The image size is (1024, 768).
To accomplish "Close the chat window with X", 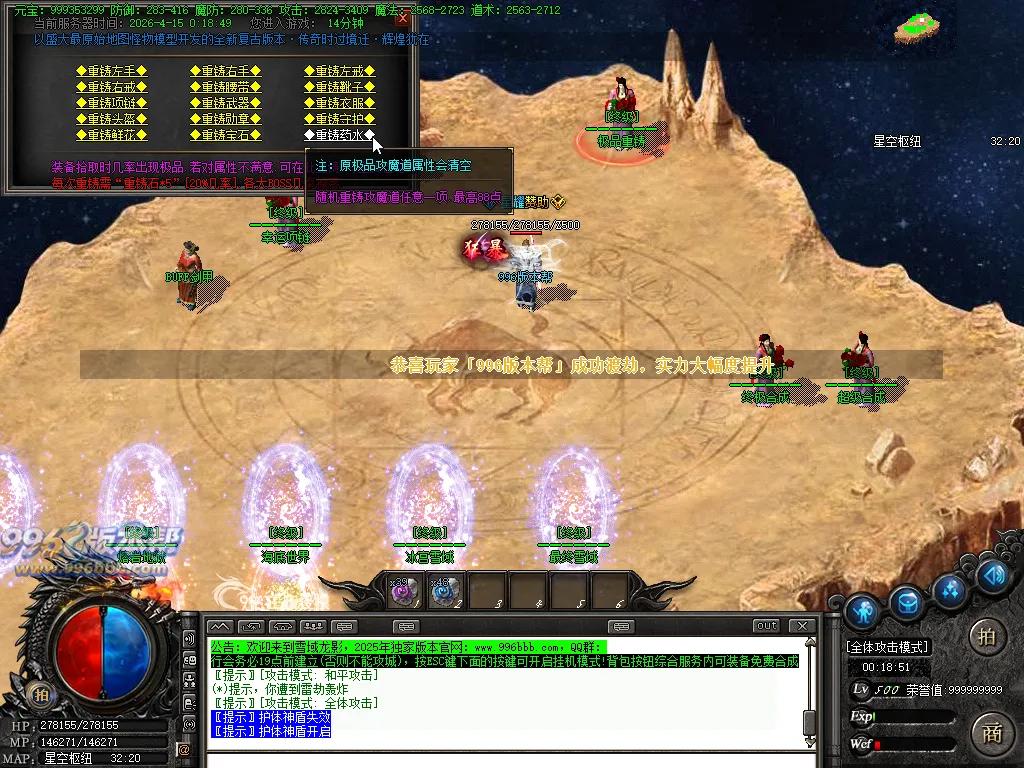I will pos(801,626).
